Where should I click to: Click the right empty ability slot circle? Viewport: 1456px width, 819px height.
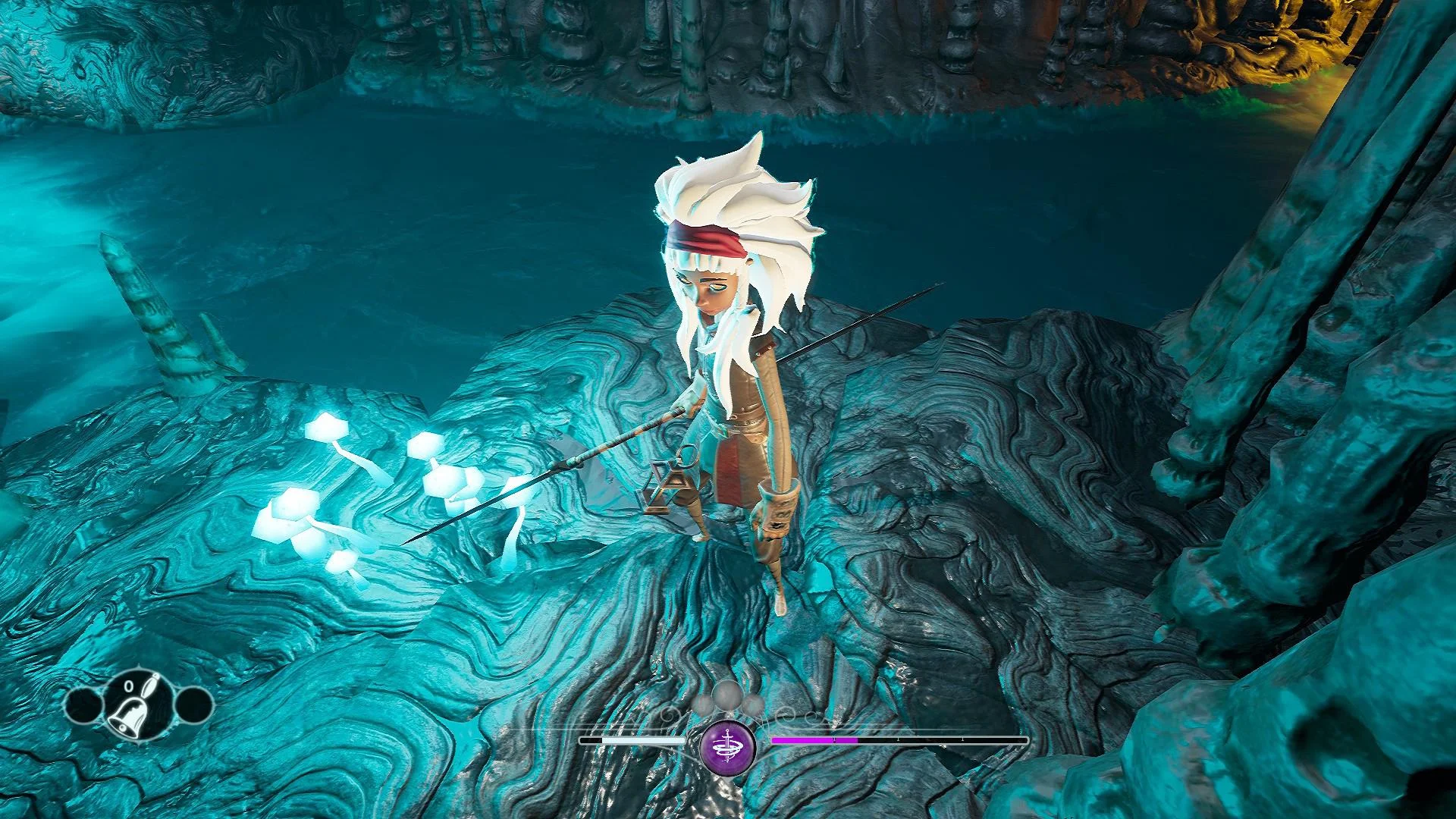[x=192, y=705]
